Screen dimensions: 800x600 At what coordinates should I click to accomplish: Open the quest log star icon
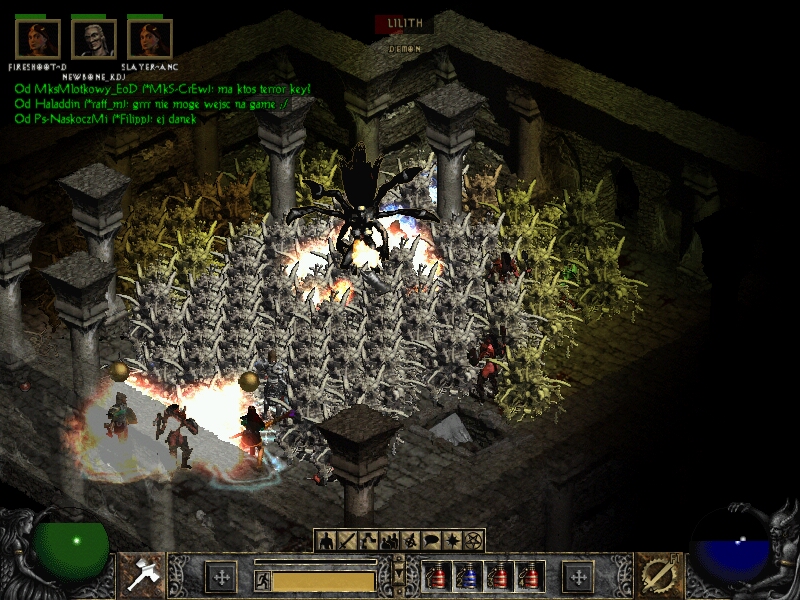pos(452,541)
